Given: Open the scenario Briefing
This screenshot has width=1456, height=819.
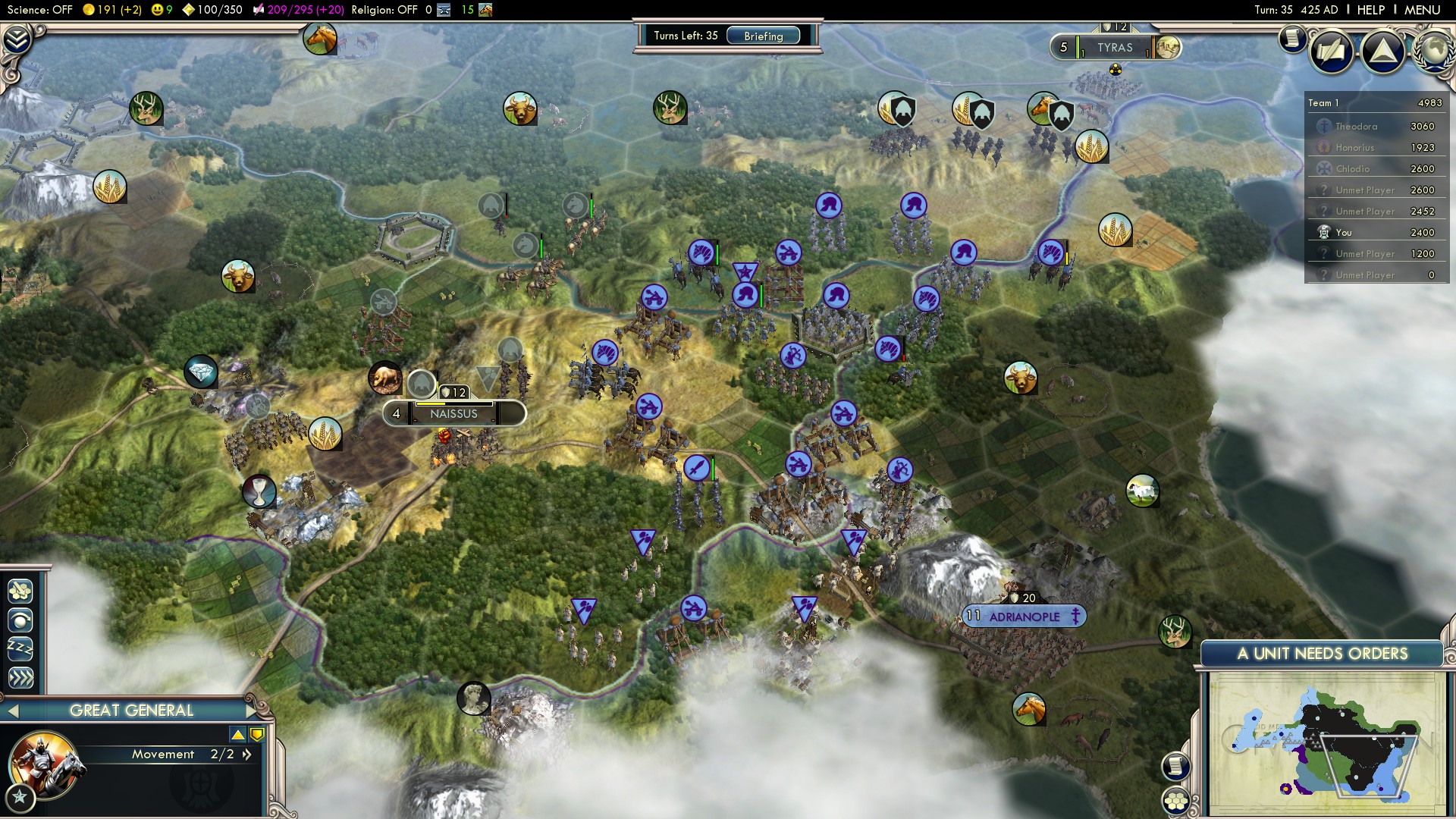Looking at the screenshot, I should (763, 36).
